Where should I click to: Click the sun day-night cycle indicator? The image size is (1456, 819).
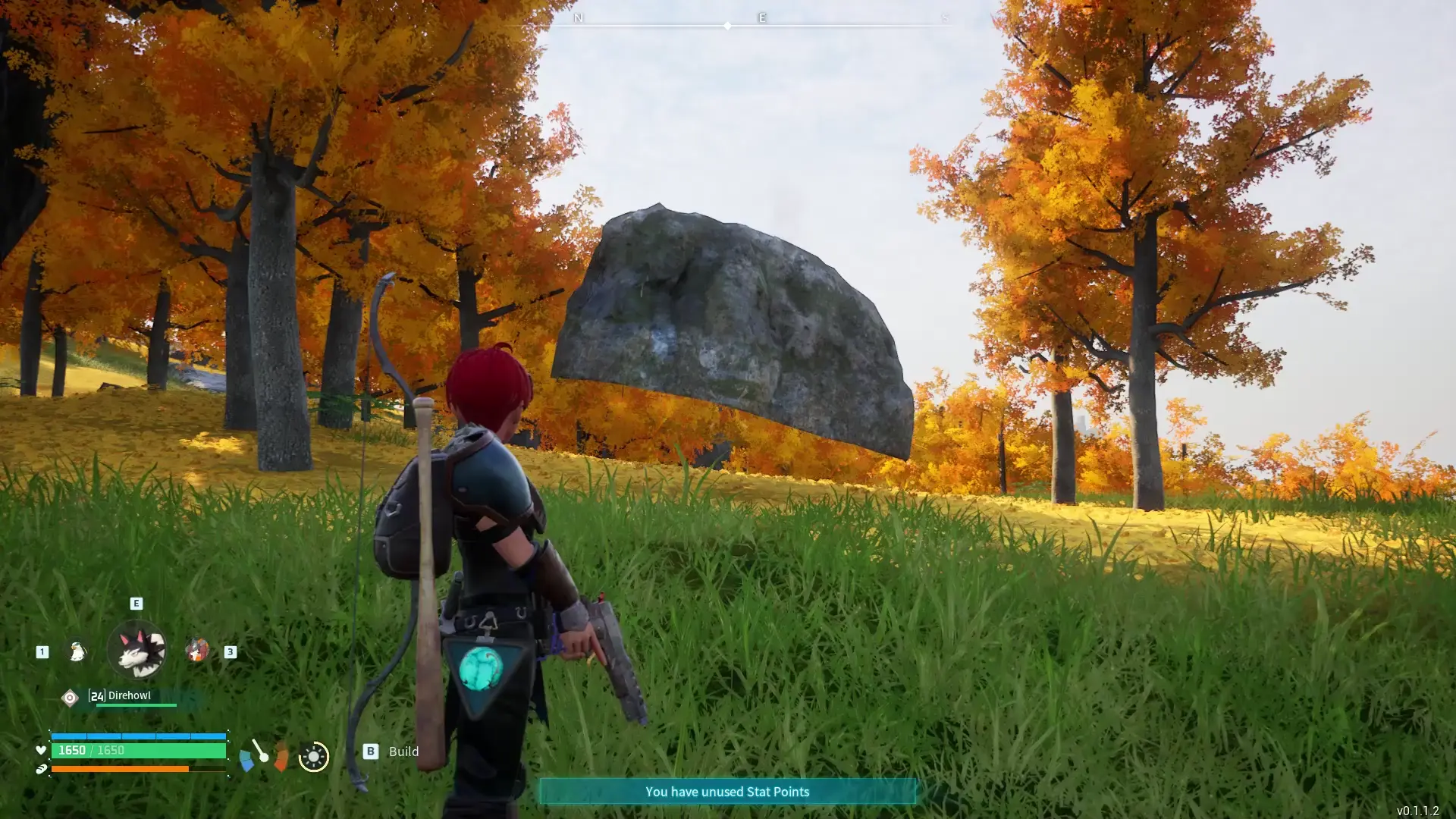pos(312,755)
